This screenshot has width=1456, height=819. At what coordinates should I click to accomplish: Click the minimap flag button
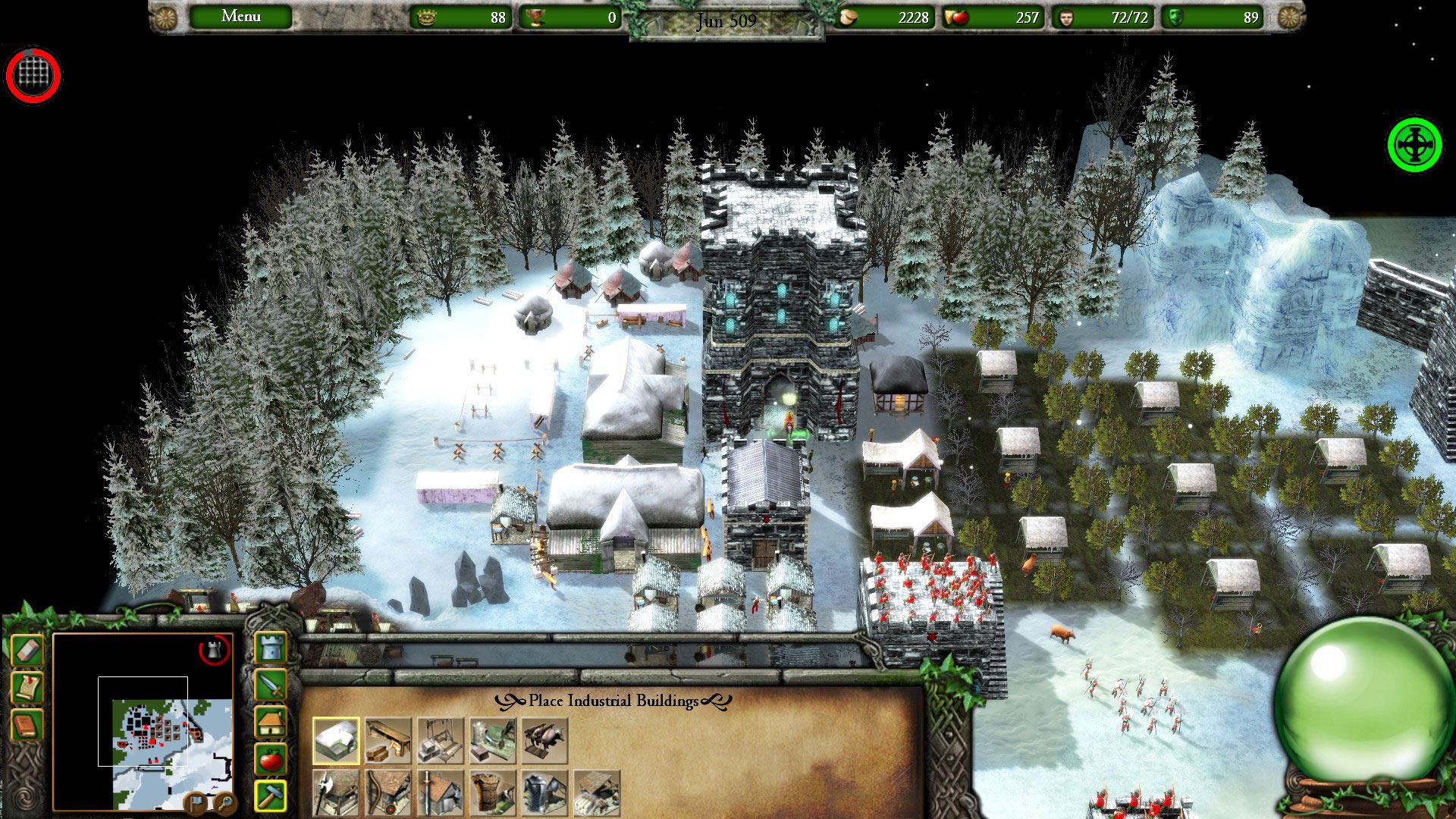pyautogui.click(x=196, y=801)
